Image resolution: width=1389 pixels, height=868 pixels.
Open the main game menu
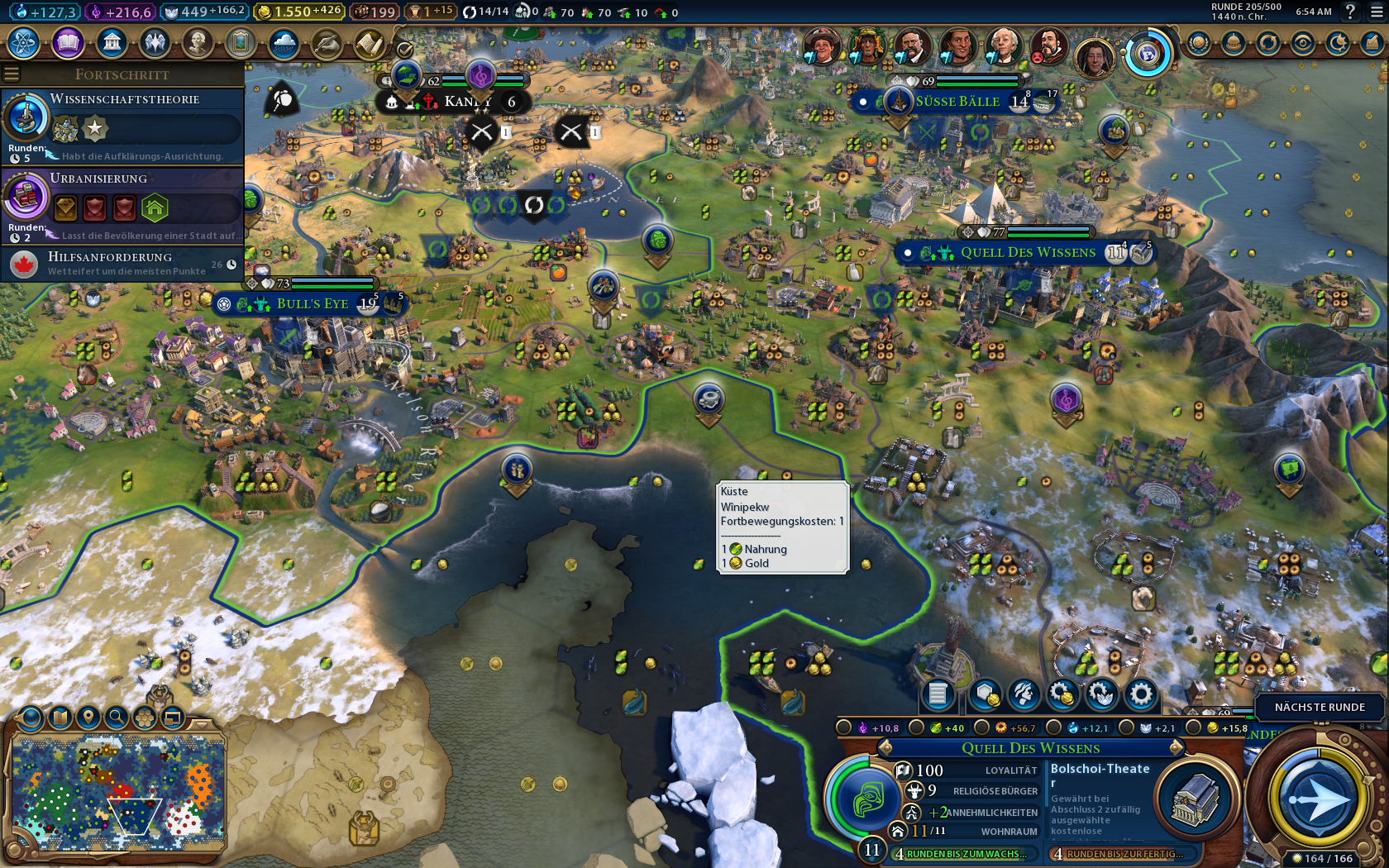1376,12
